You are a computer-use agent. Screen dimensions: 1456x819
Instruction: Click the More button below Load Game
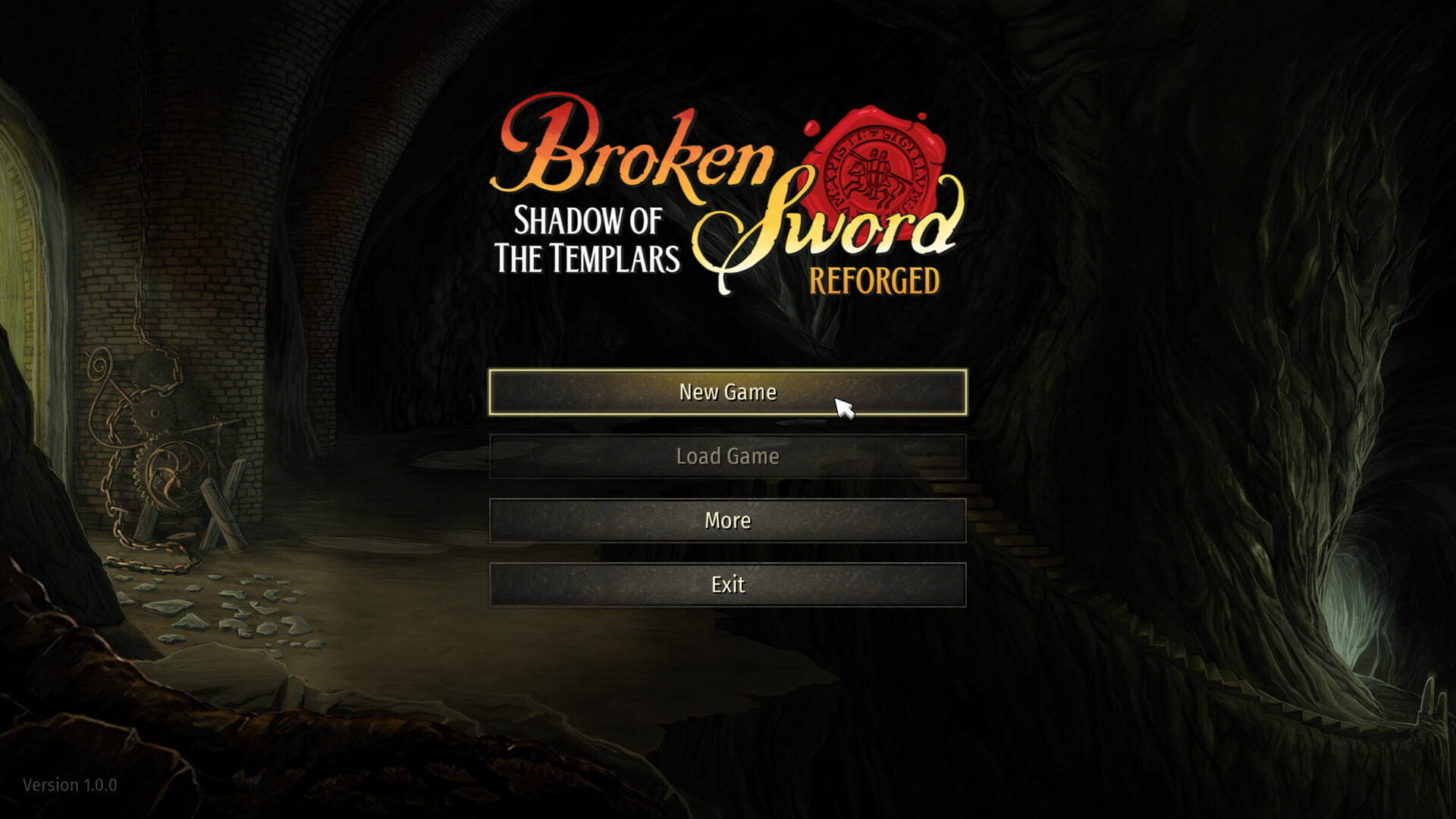728,520
